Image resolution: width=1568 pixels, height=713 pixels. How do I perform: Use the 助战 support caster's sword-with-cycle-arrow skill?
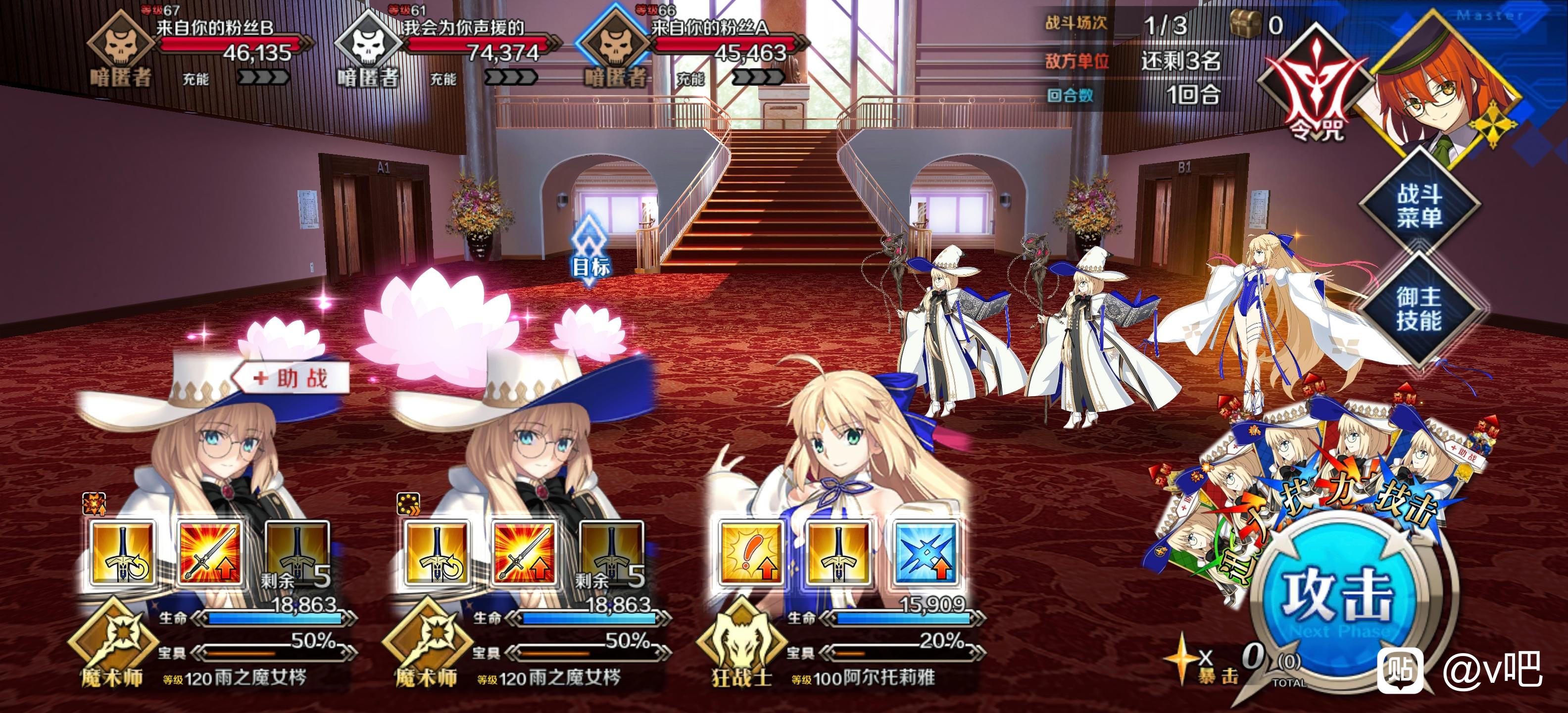coord(122,552)
